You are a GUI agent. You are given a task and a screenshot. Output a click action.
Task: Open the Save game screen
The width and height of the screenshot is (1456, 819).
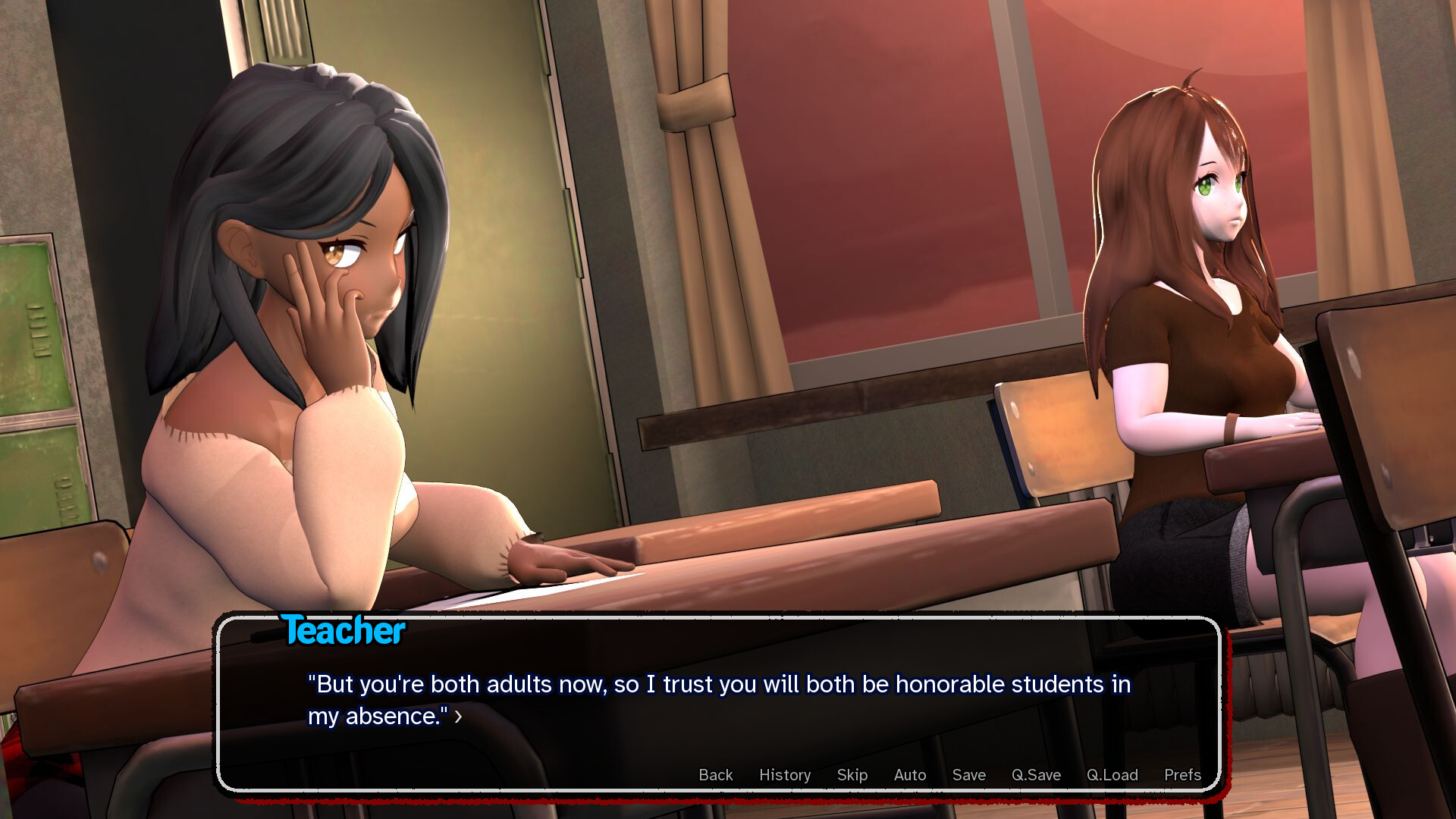point(968,775)
